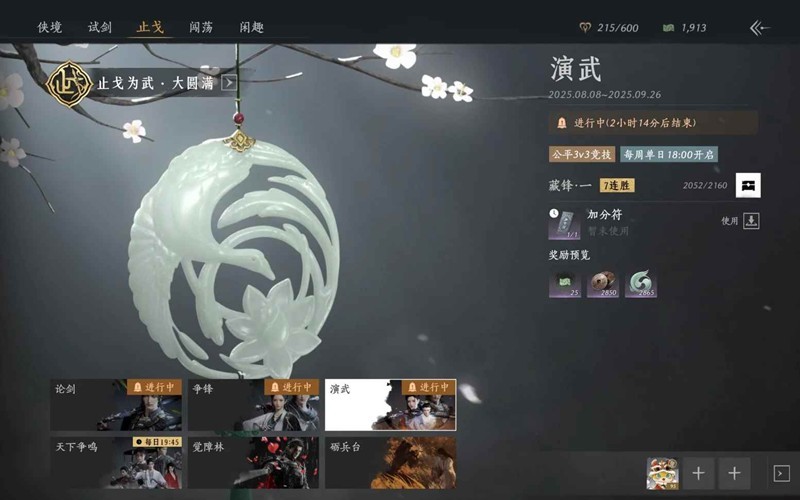Select the 演武 mode tile
The image size is (800, 500).
click(x=390, y=404)
